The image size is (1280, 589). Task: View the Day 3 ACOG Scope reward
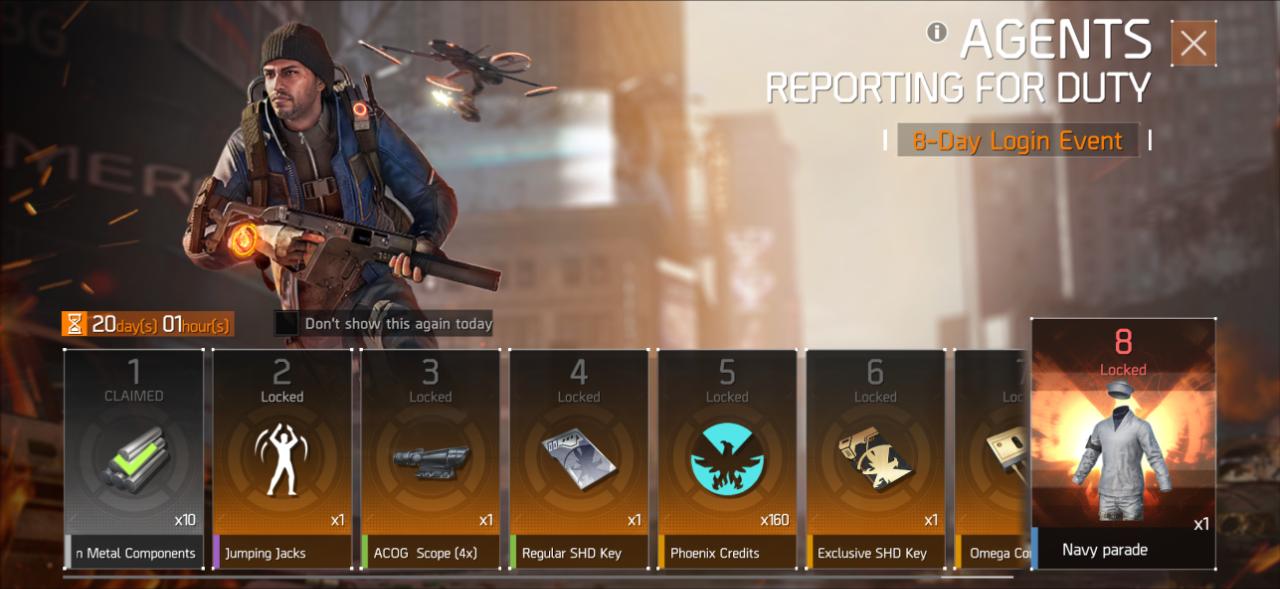(430, 459)
